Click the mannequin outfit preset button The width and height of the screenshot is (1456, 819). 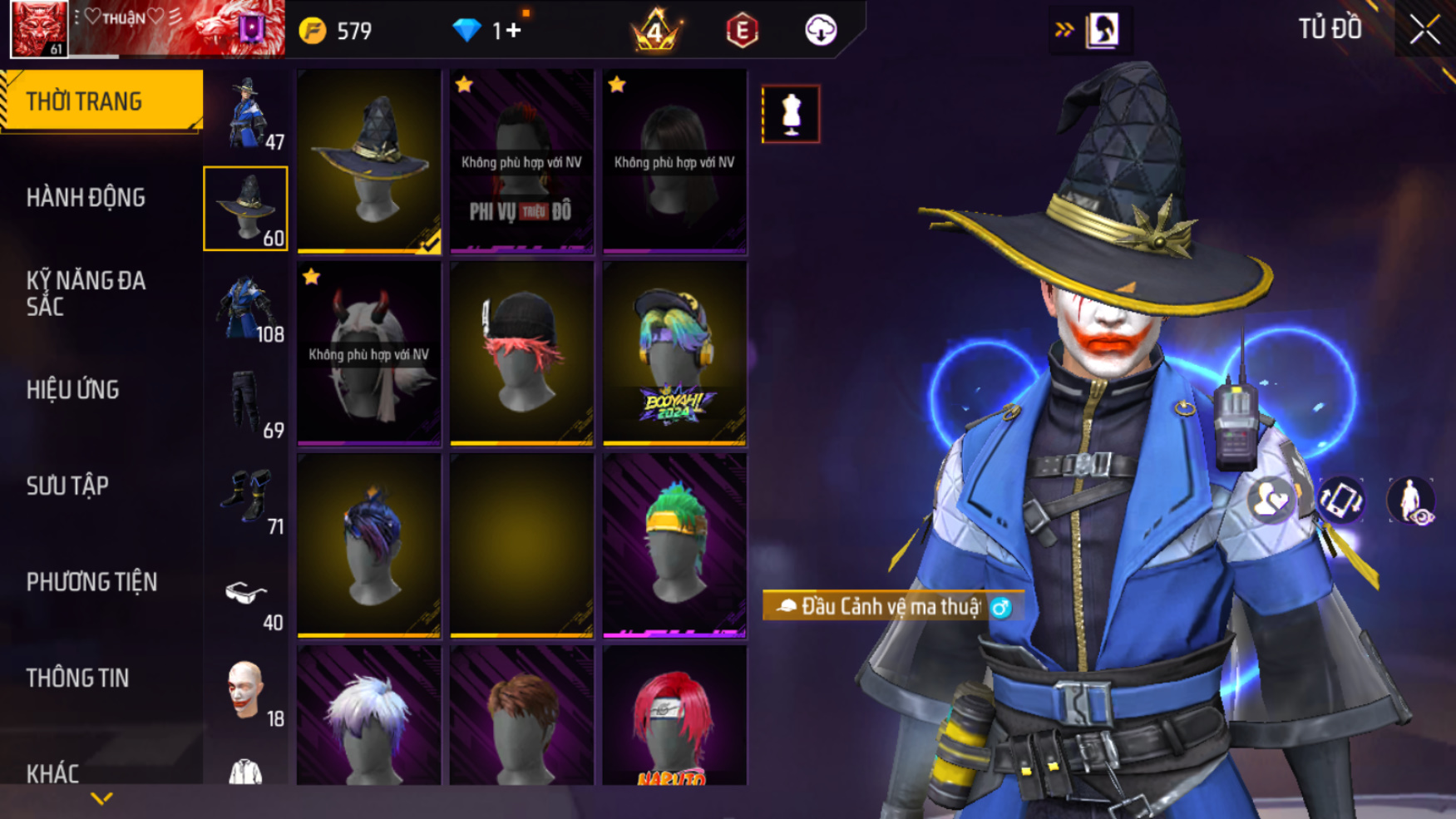791,114
